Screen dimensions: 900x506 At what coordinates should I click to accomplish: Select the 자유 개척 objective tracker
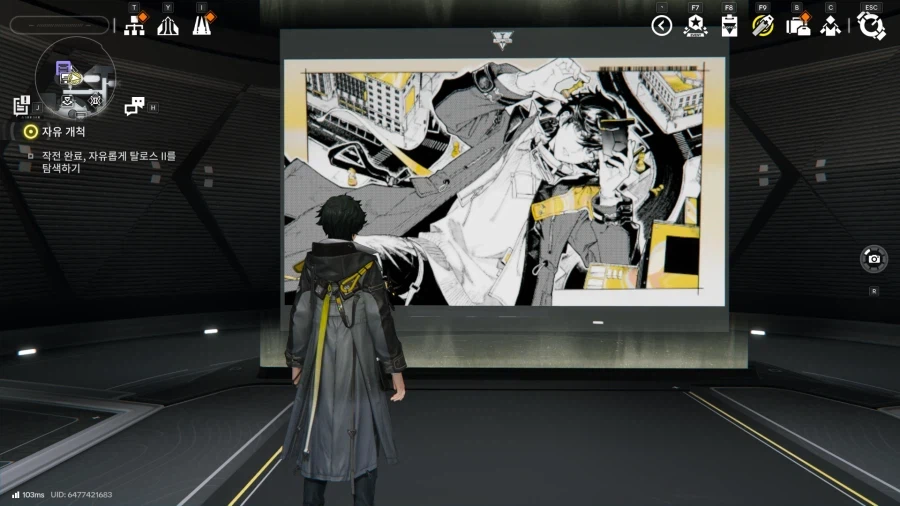(62, 131)
